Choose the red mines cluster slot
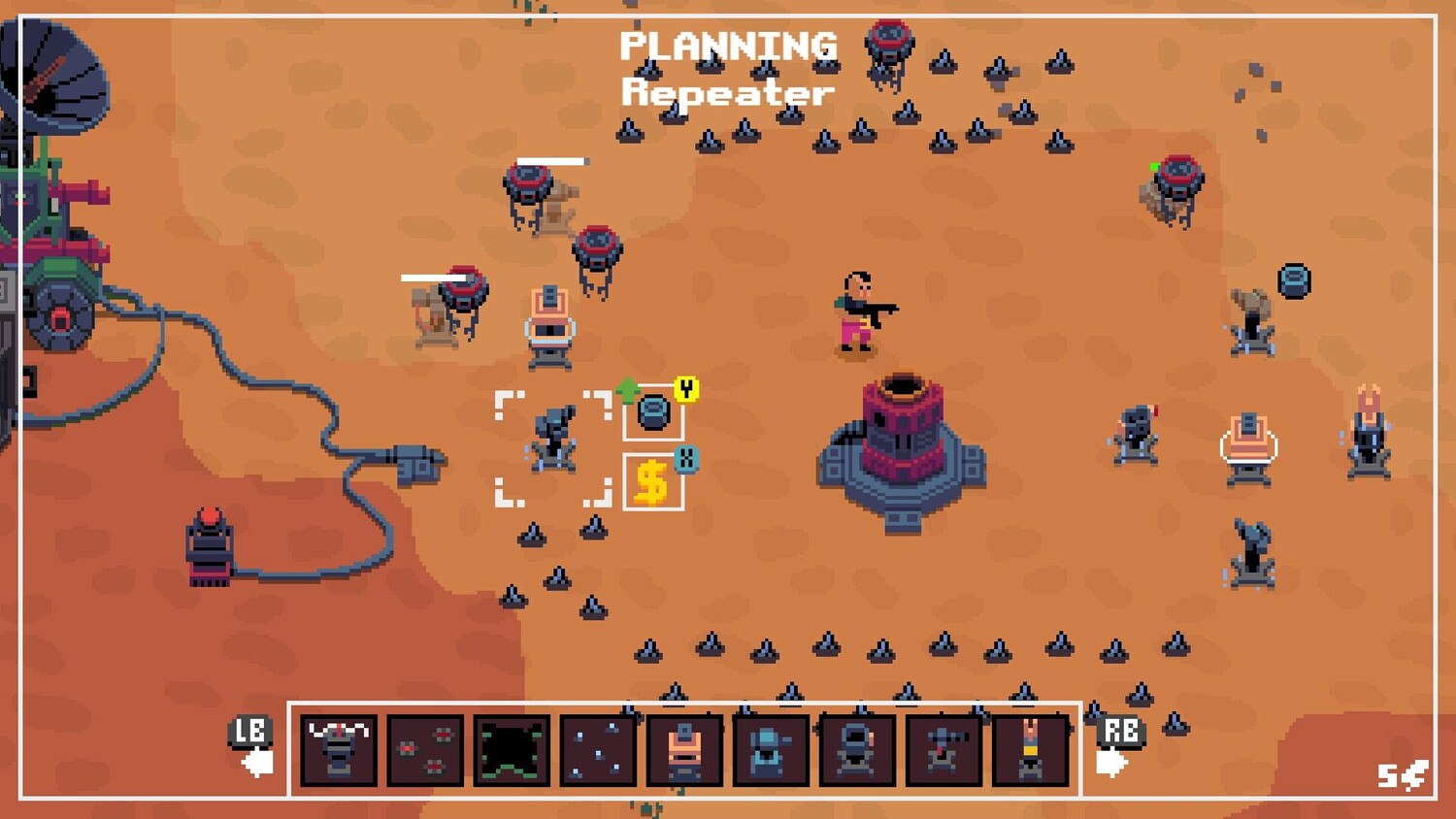This screenshot has height=819, width=1456. (x=425, y=749)
